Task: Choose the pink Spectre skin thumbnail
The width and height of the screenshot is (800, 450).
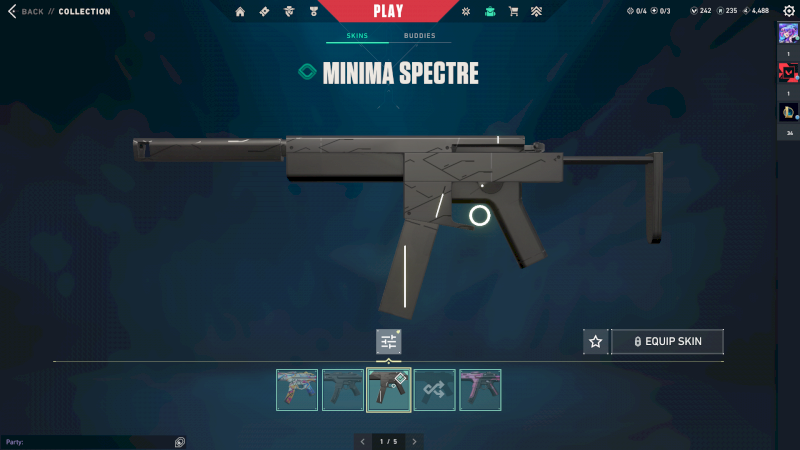Action: (x=480, y=390)
